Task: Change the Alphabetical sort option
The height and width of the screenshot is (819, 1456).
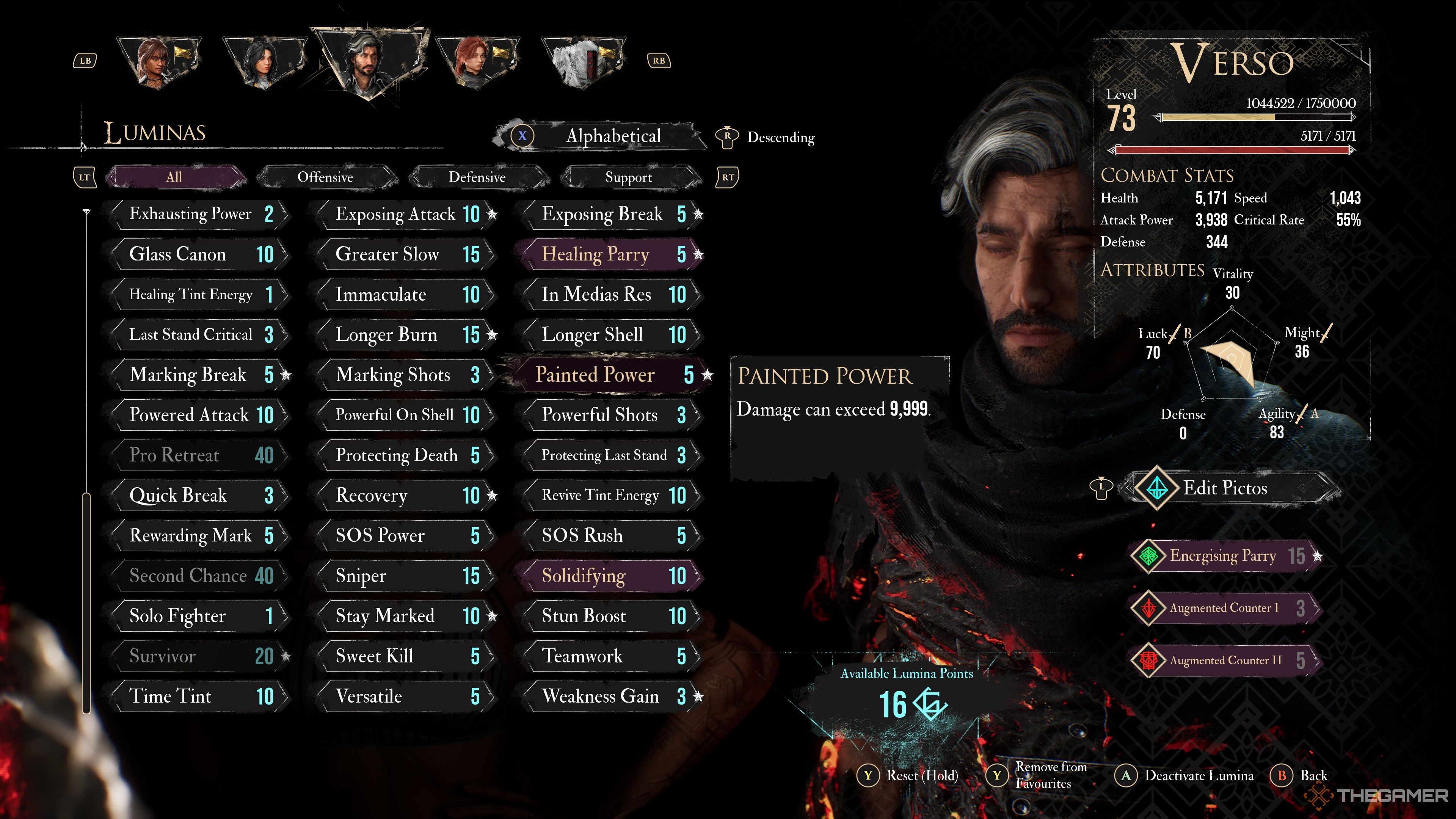Action: pos(613,136)
